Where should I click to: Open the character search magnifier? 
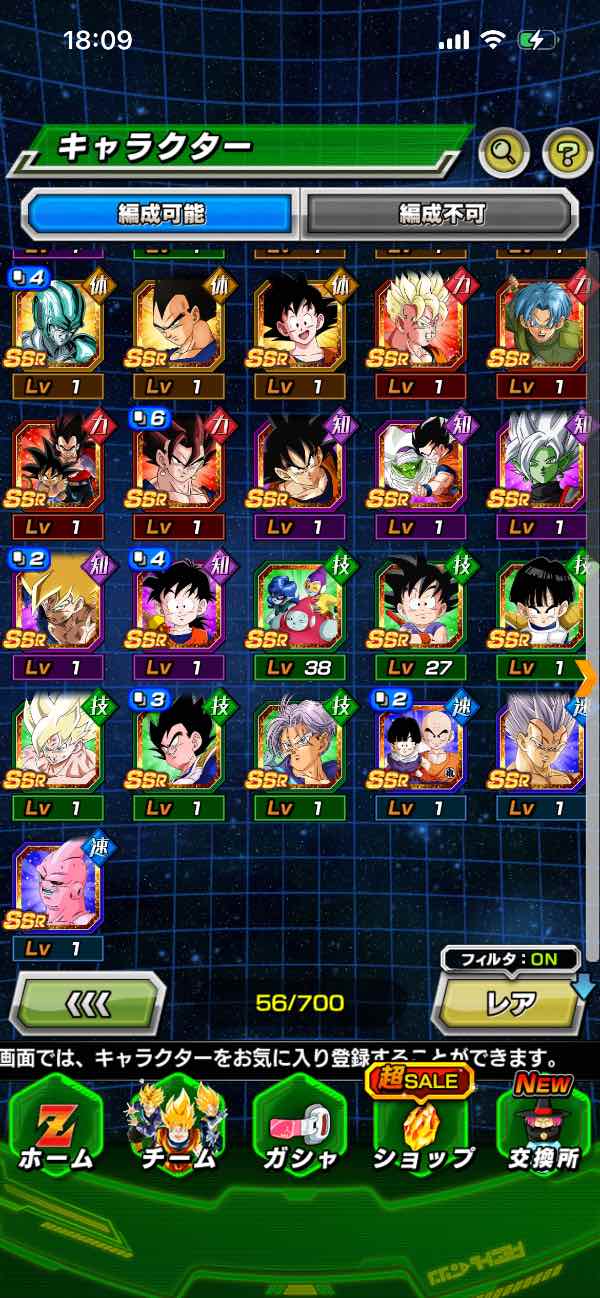(x=504, y=152)
